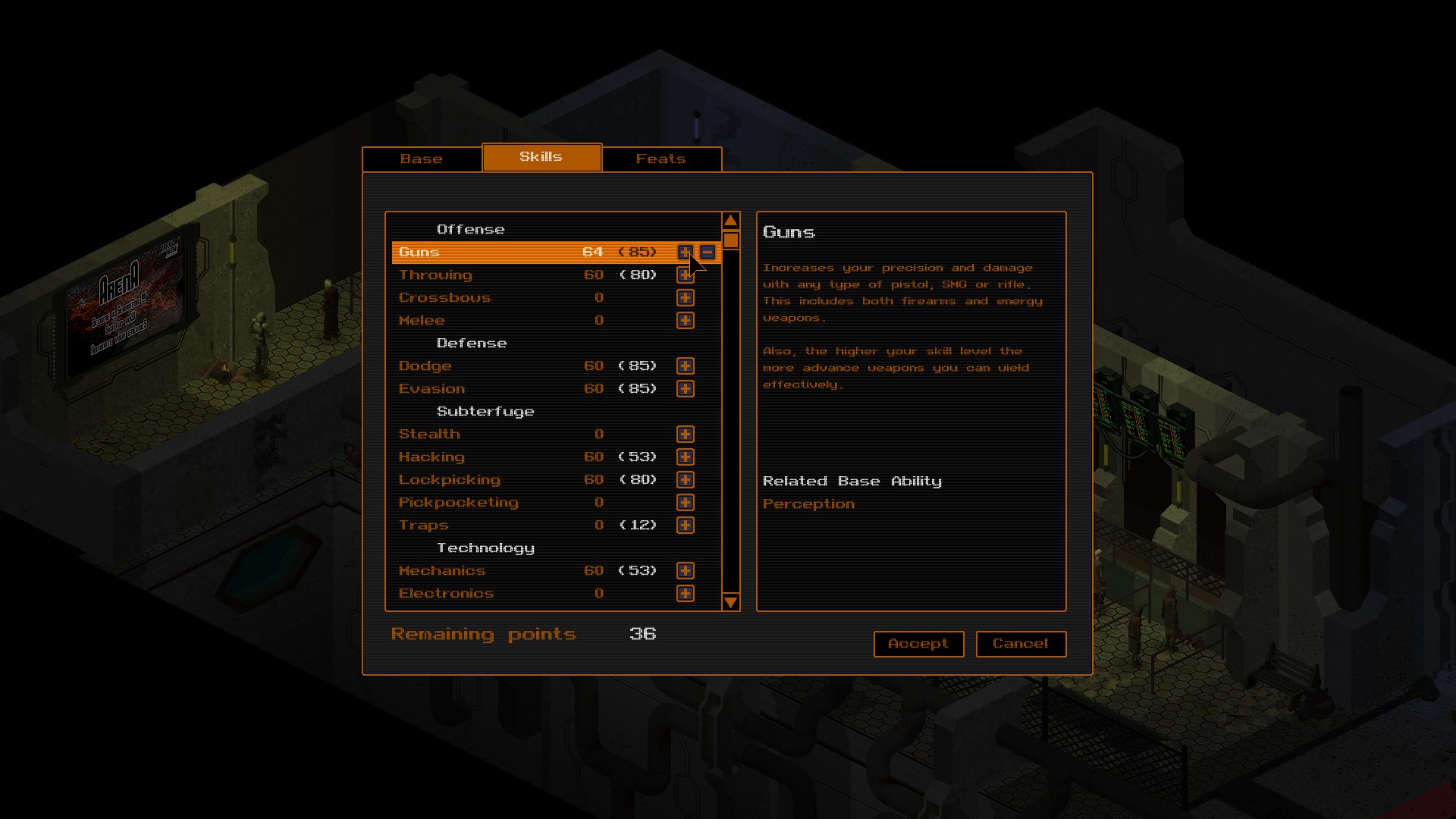Increase the Throwing skill

tap(685, 275)
